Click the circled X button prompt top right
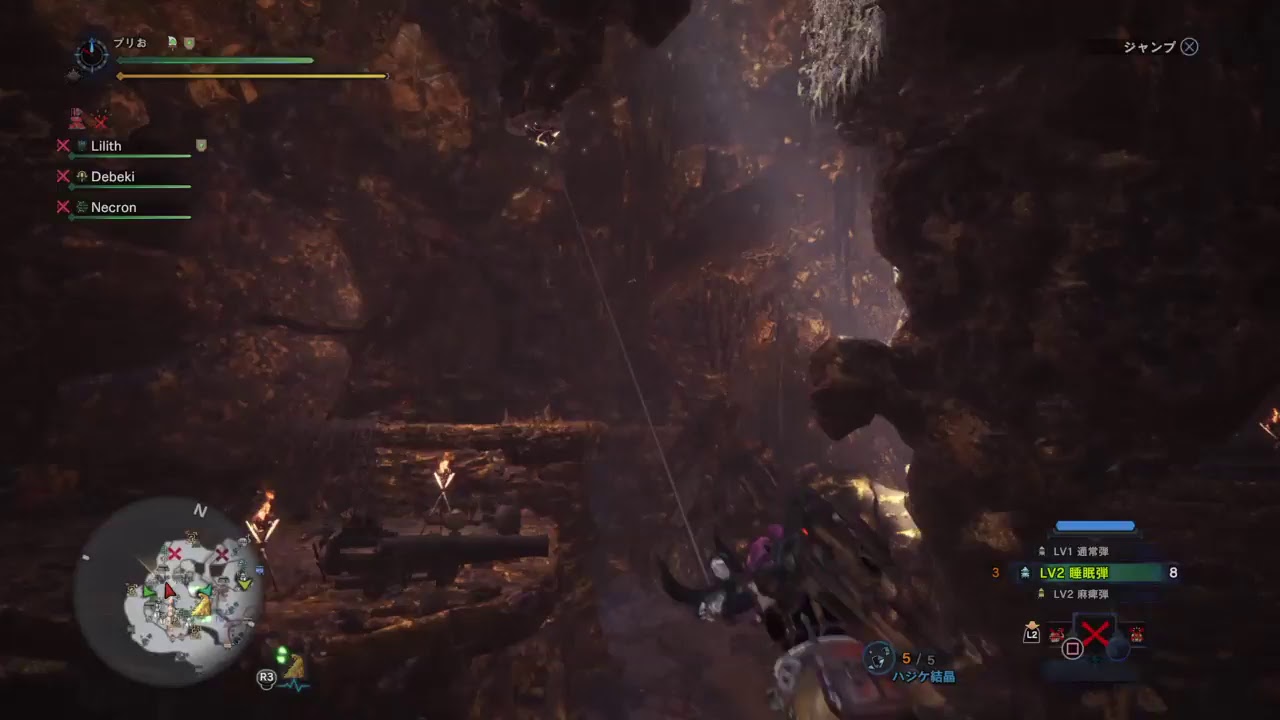The height and width of the screenshot is (720, 1280). (1188, 46)
